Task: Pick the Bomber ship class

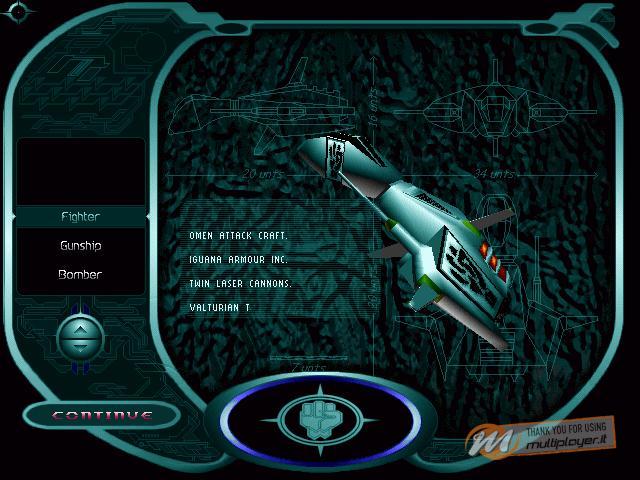Action: [x=80, y=274]
